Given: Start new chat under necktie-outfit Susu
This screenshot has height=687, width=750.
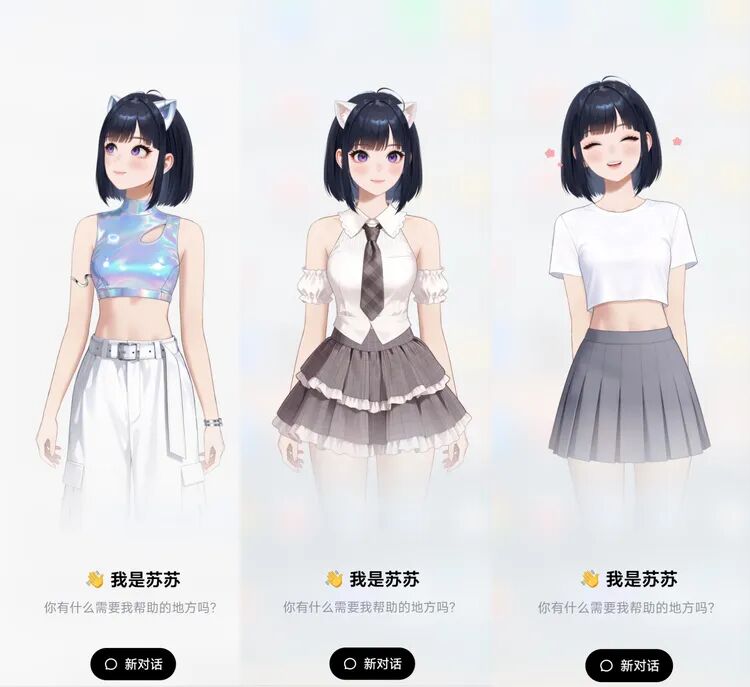Looking at the screenshot, I should [x=372, y=664].
